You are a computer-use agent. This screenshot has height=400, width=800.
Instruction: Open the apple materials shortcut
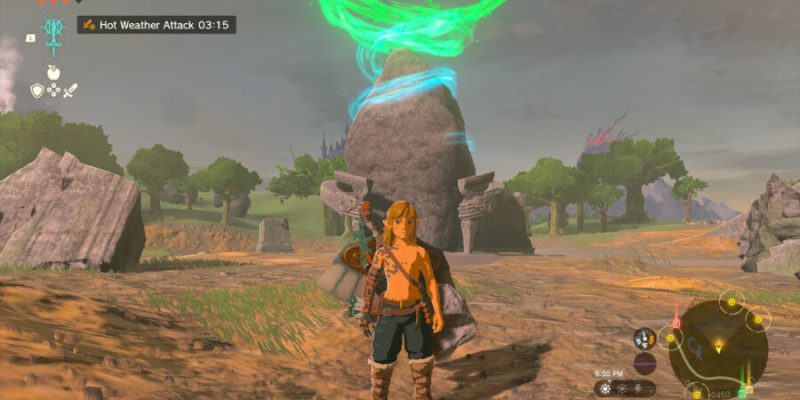[x=53, y=72]
